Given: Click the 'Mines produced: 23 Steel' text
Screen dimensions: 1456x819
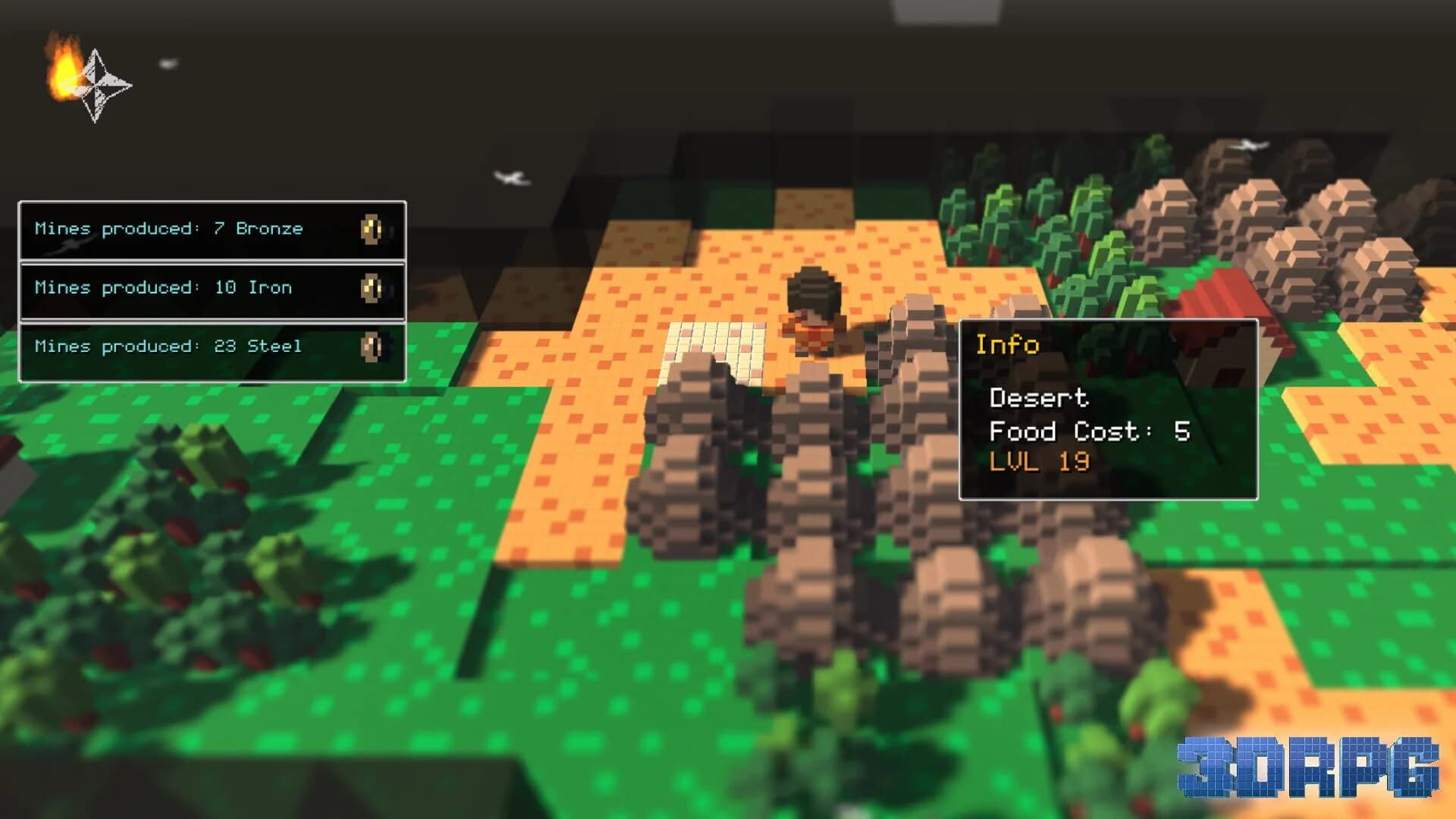Looking at the screenshot, I should (x=168, y=347).
